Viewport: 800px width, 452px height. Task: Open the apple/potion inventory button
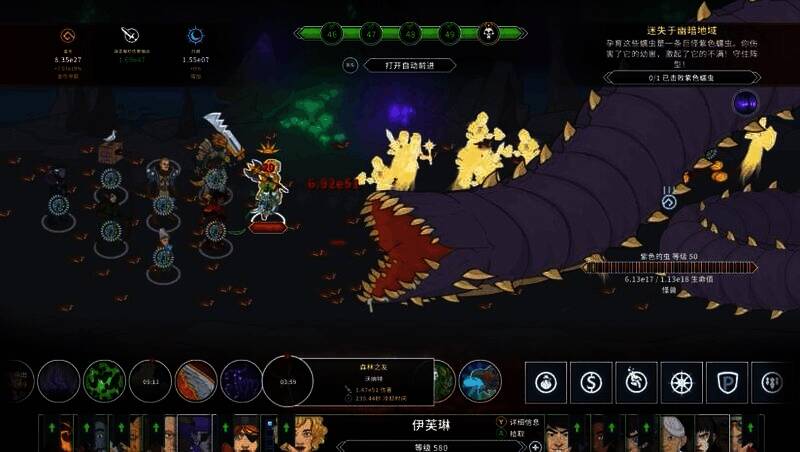click(545, 382)
